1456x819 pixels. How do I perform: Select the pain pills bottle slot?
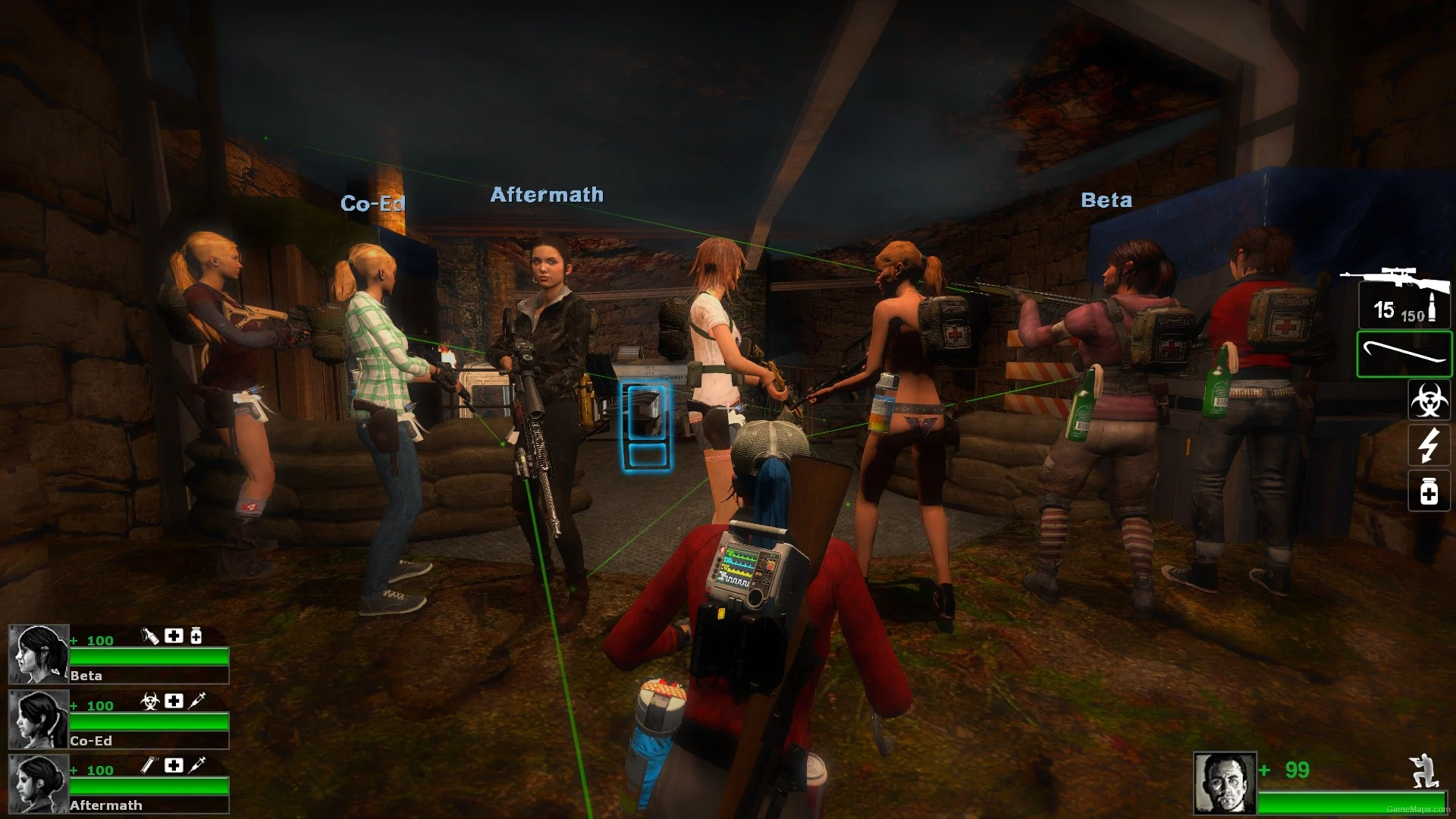tap(1429, 491)
